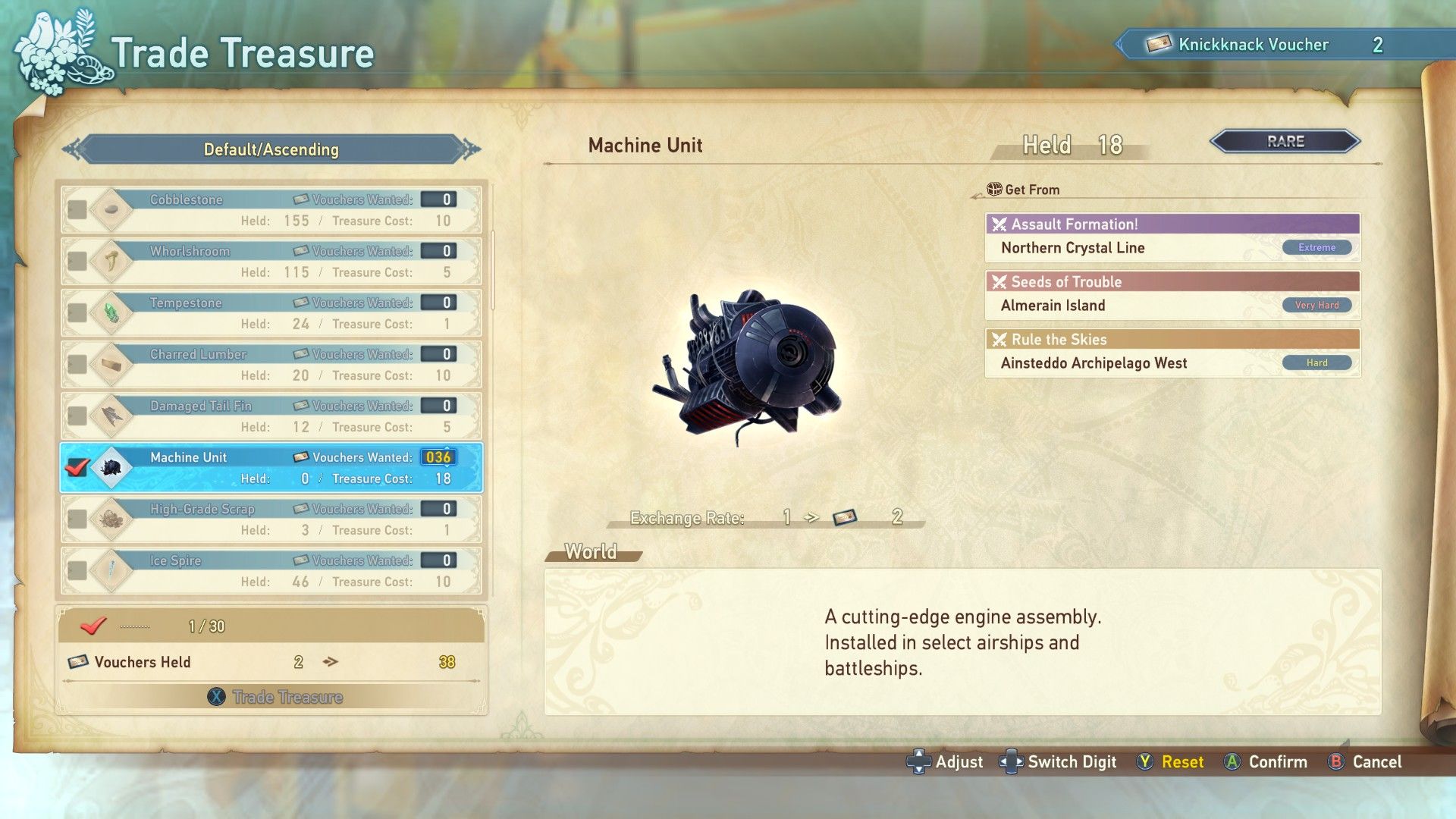Click the Whorlshroom mushroom icon
Image resolution: width=1456 pixels, height=819 pixels.
[111, 261]
